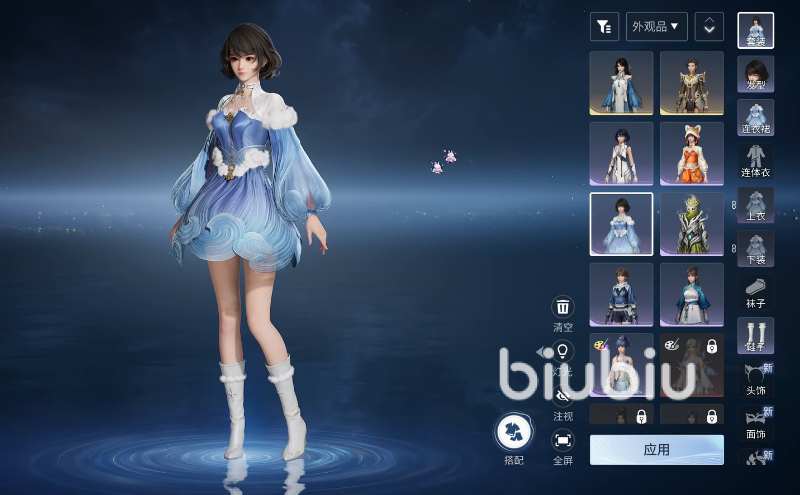Toggle the 注视 gaze eye icon
This screenshot has height=495, width=800.
563,397
